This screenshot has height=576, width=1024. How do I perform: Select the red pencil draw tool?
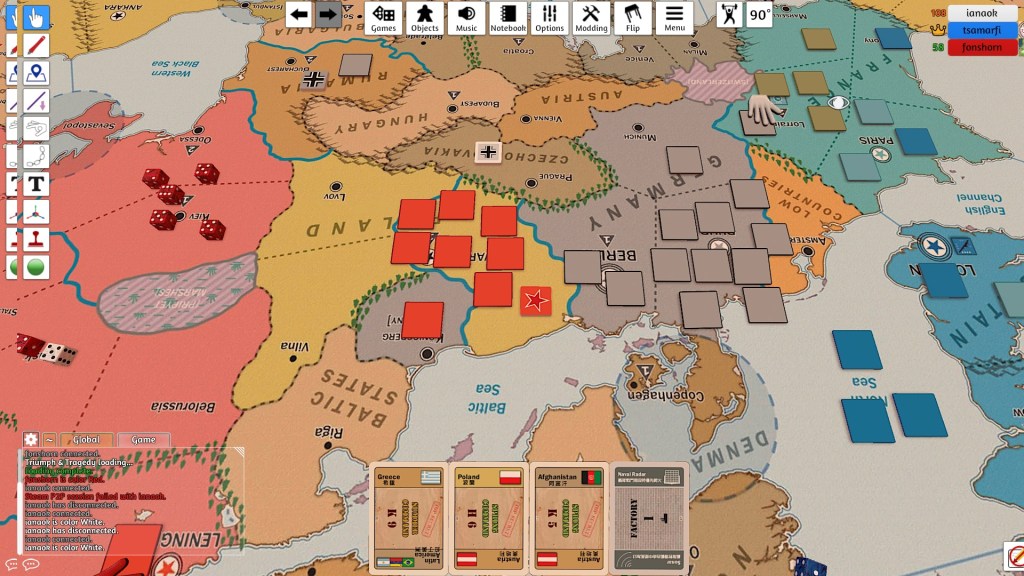click(x=37, y=46)
